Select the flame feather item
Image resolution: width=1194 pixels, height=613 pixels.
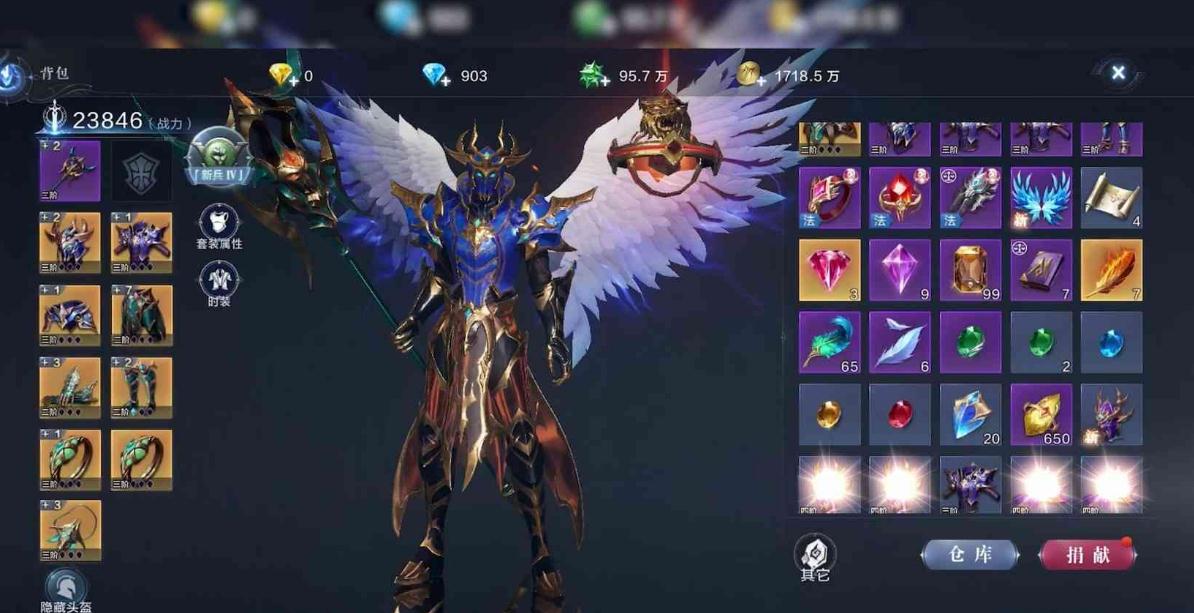tap(1111, 270)
